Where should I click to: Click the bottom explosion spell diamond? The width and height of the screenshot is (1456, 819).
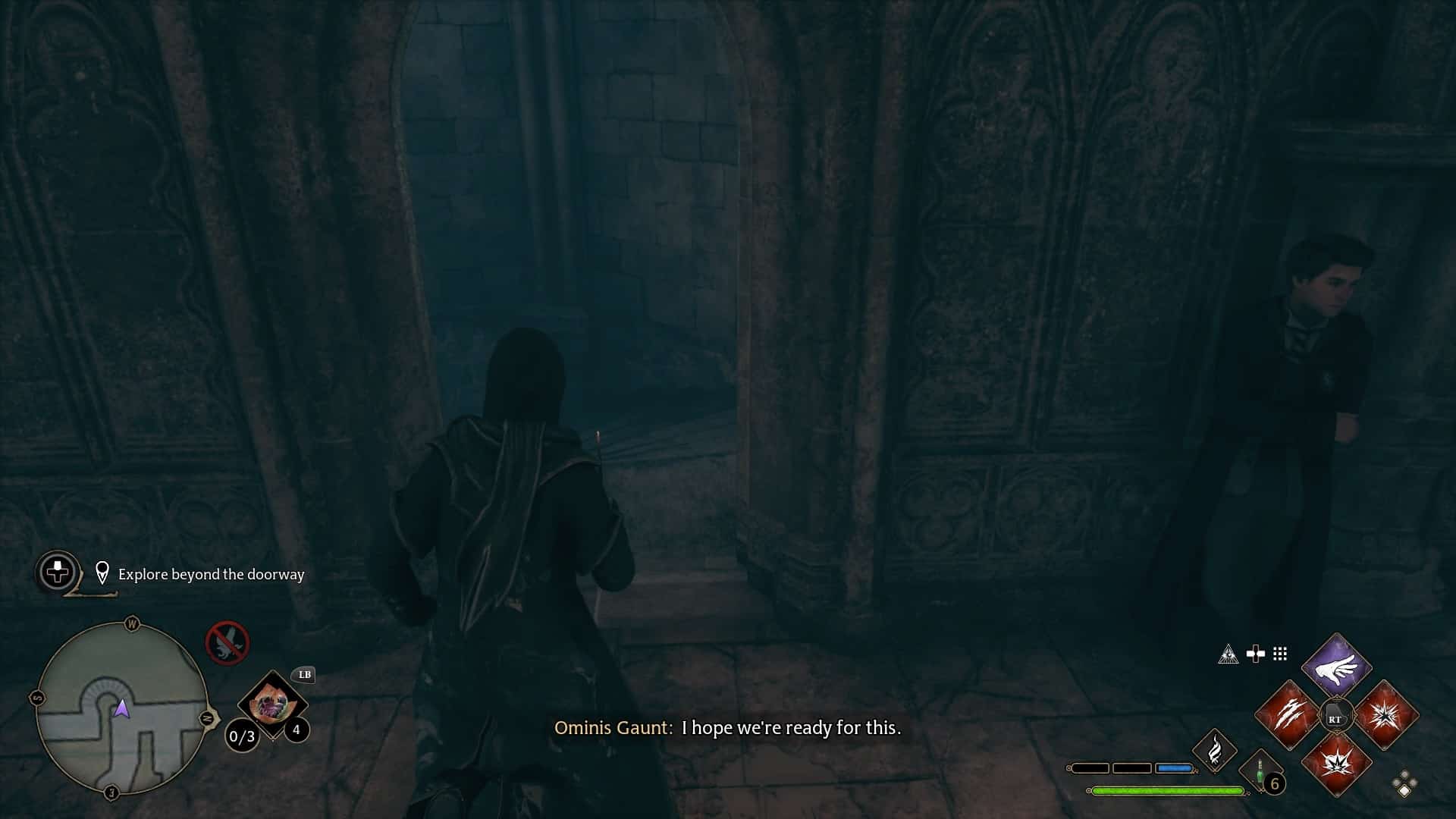(x=1338, y=764)
